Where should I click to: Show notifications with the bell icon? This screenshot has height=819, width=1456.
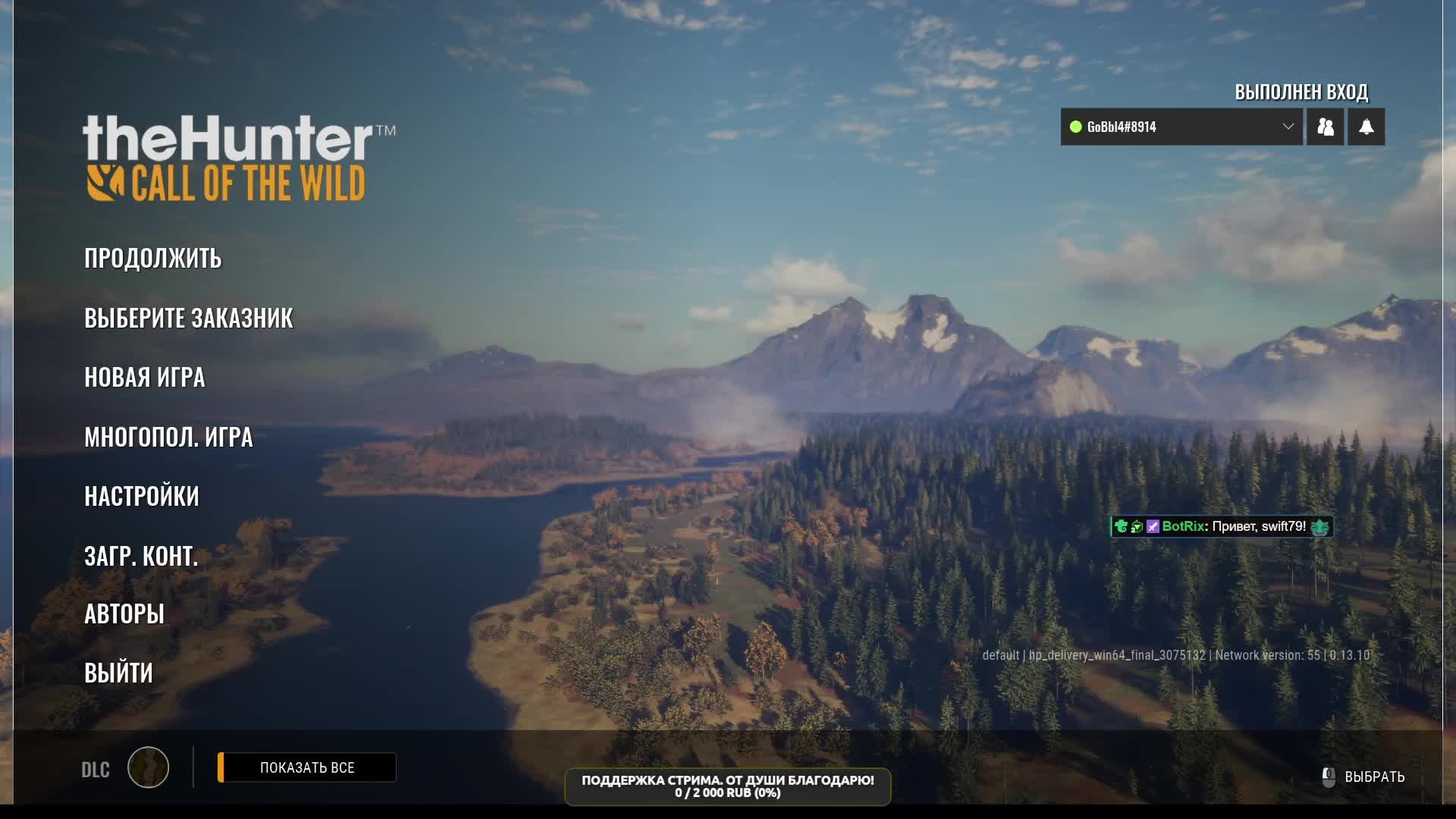(x=1366, y=127)
